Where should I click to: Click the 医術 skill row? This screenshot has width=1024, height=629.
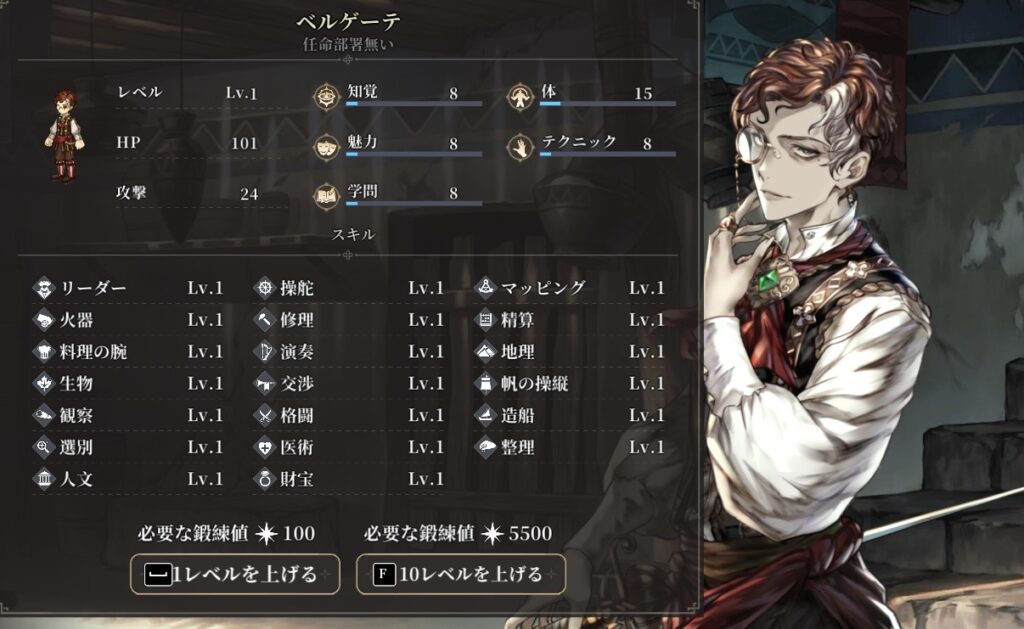348,448
